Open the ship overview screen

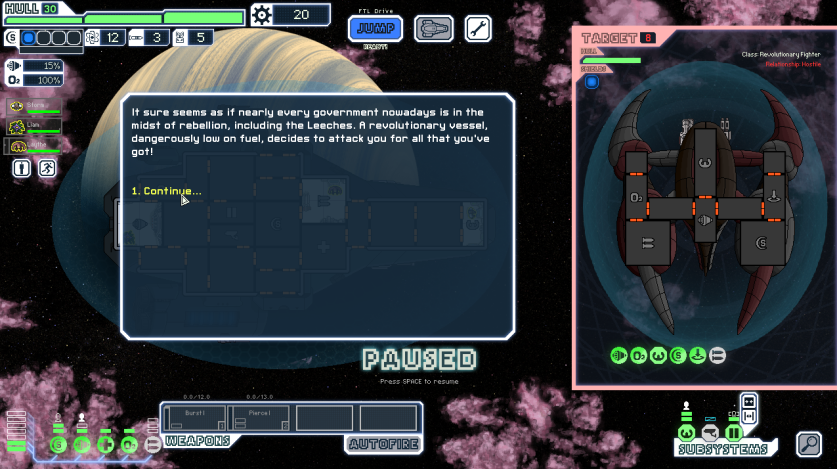tap(433, 28)
